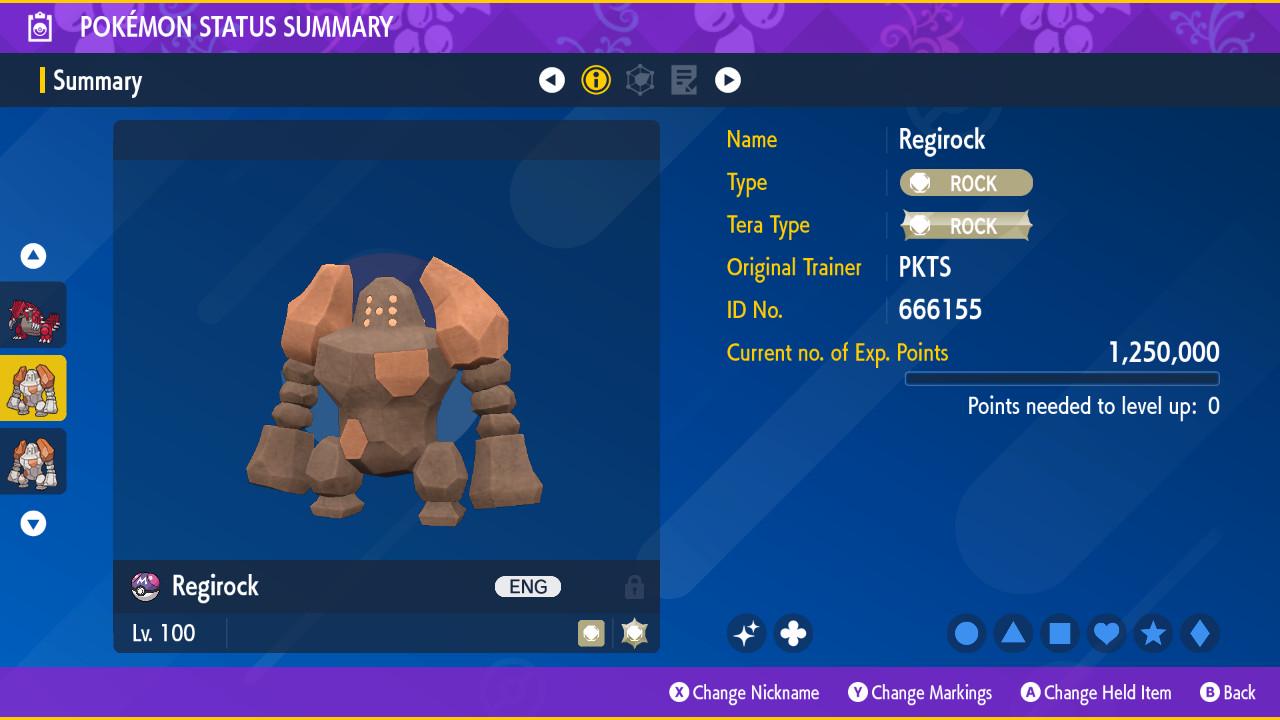1280x720 pixels.
Task: Toggle the circle marking
Action: (966, 633)
